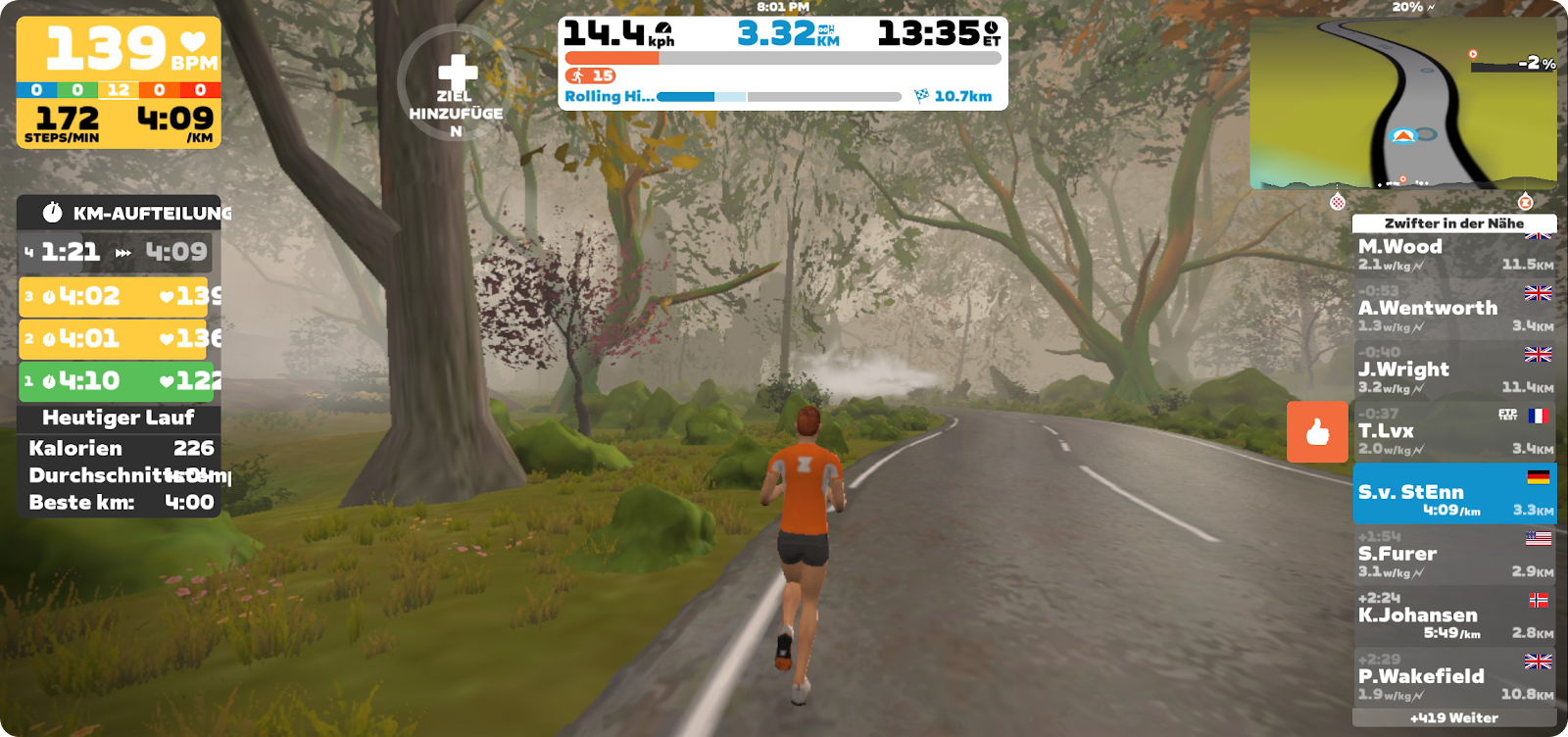Image resolution: width=1568 pixels, height=737 pixels.
Task: Open the heart rate BPM panel
Action: click(x=119, y=49)
